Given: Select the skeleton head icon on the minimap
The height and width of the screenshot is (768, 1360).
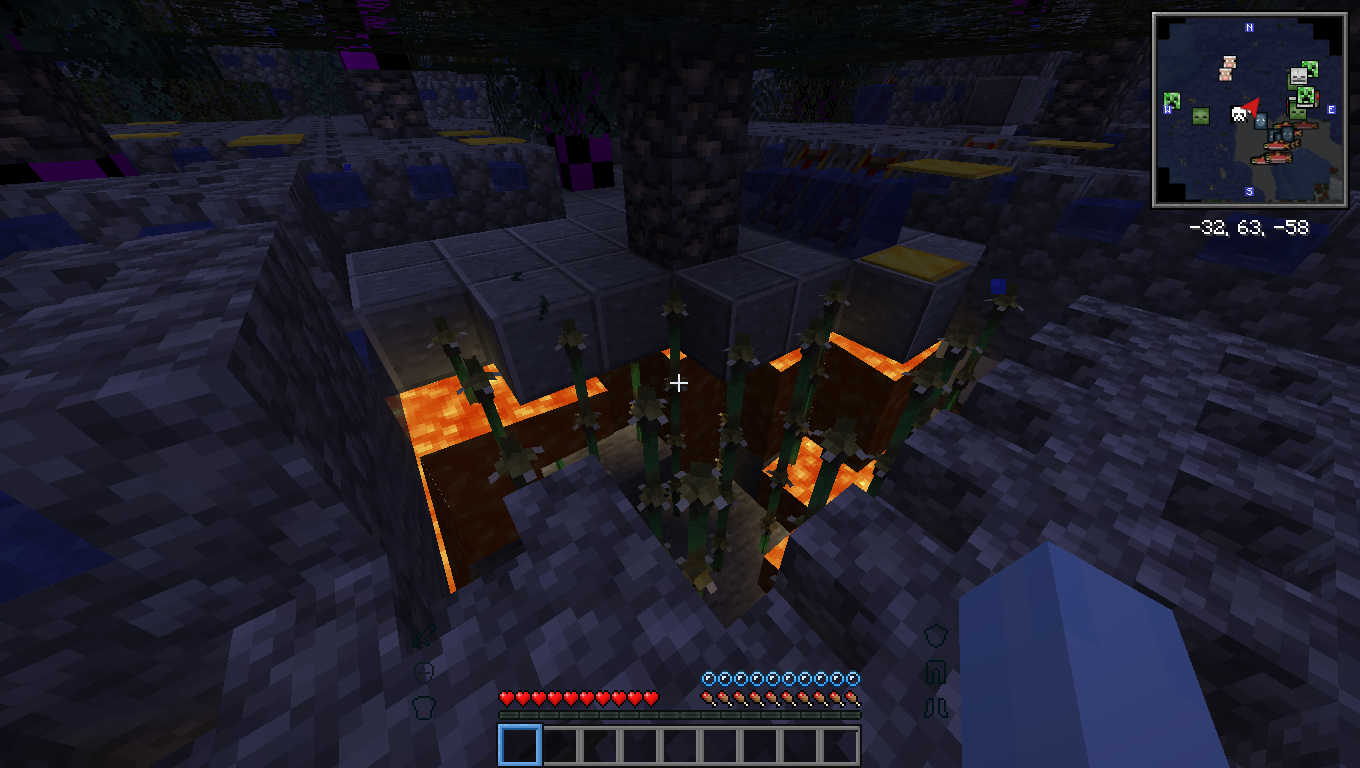Looking at the screenshot, I should [1297, 75].
